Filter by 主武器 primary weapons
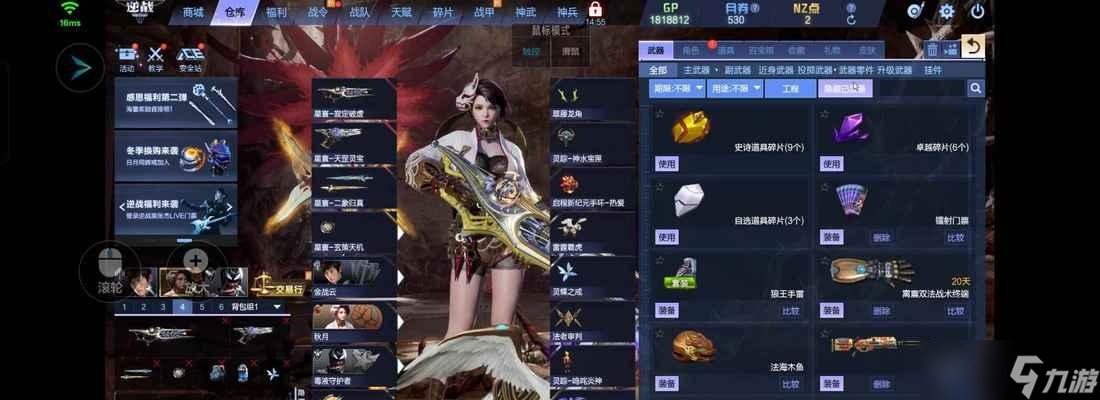Screen dimensions: 1100x400 pos(696,70)
